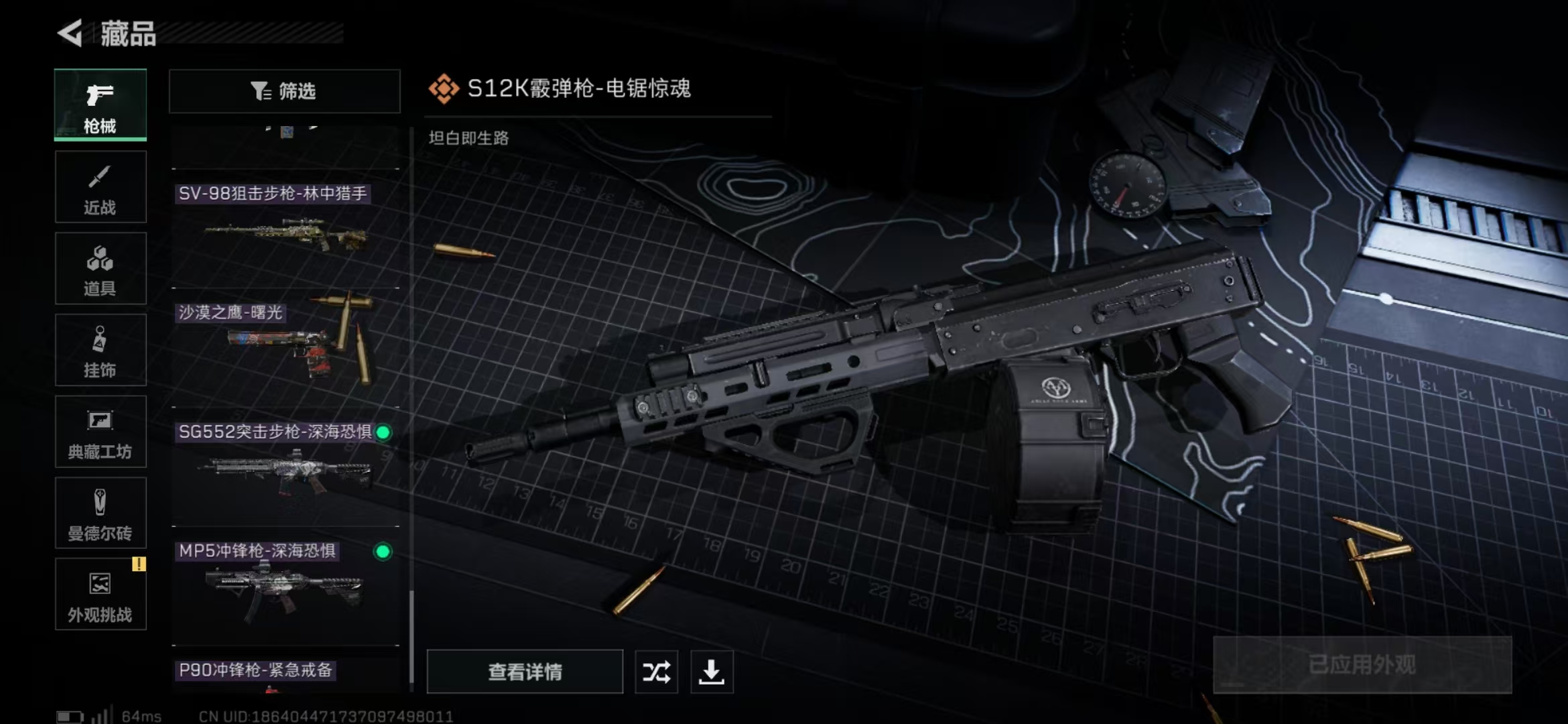Open the 近战 melee weapons category
Image resolution: width=1568 pixels, height=724 pixels.
(x=100, y=186)
